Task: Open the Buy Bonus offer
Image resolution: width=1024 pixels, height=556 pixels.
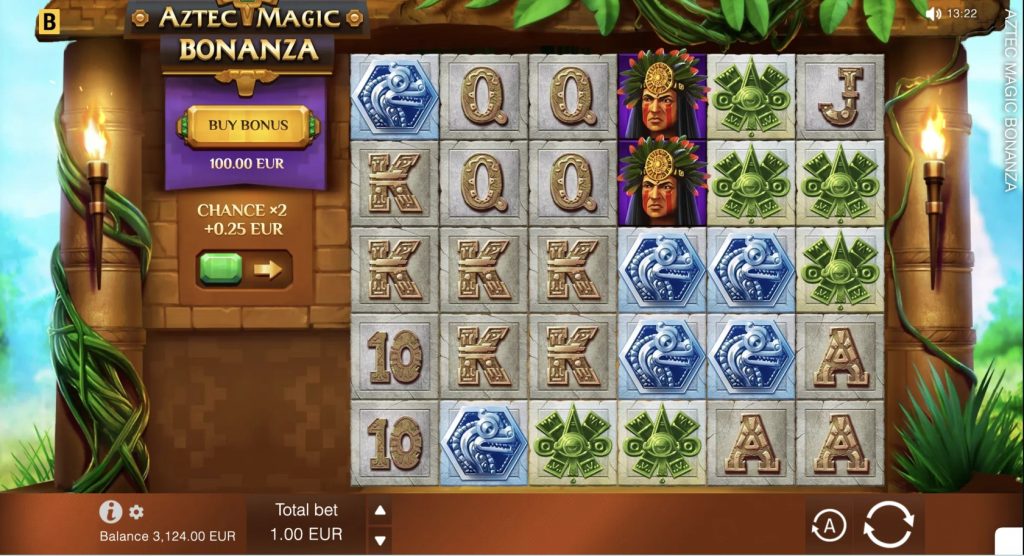Action: (x=248, y=126)
